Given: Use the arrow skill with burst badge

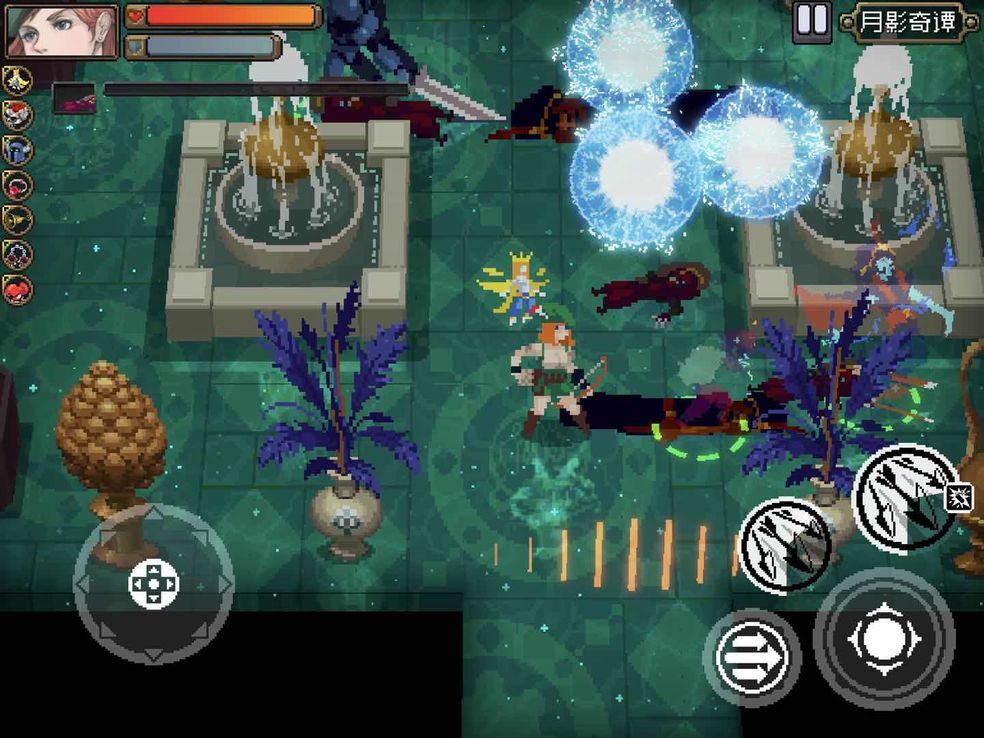Looking at the screenshot, I should point(906,499).
